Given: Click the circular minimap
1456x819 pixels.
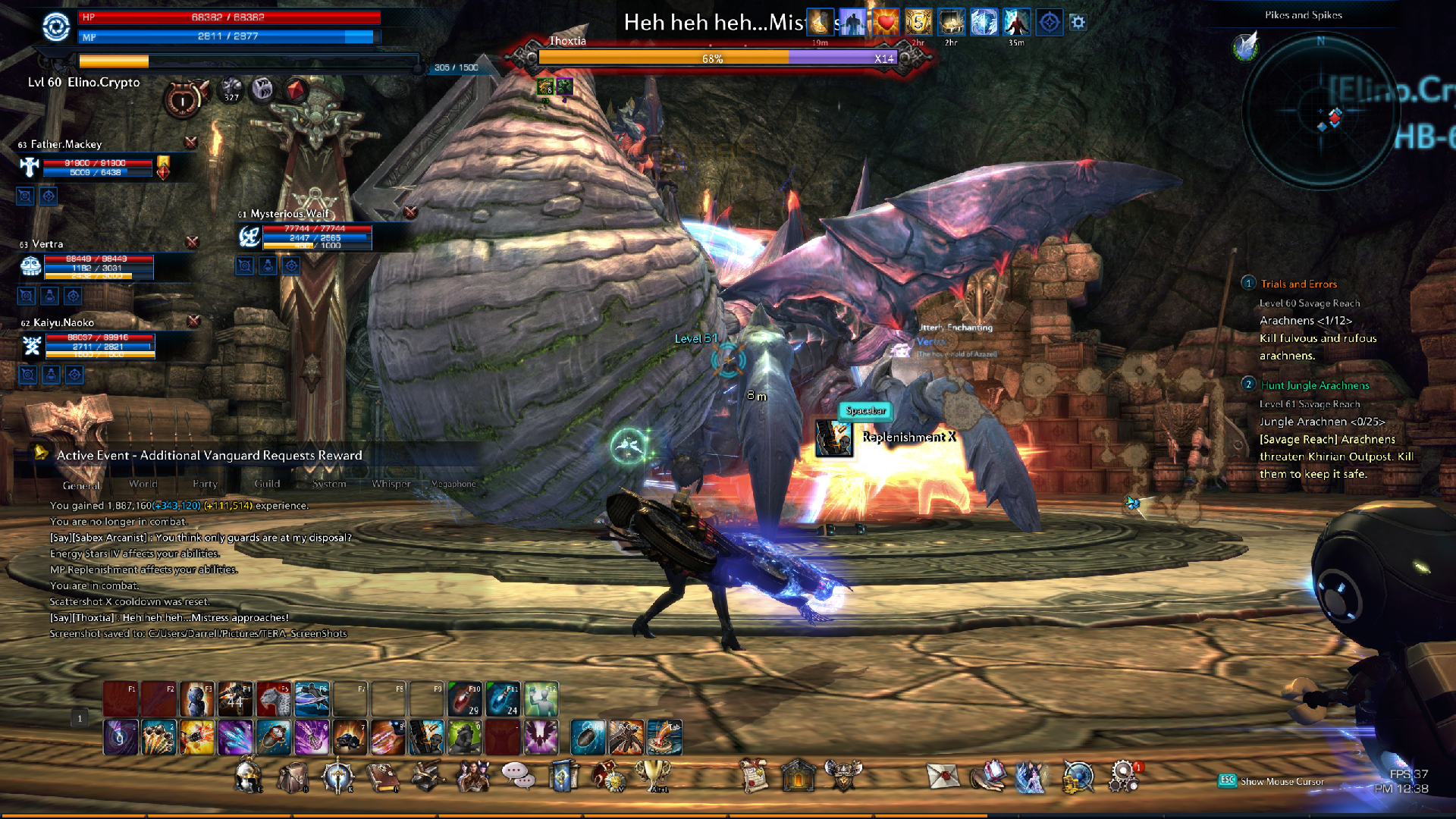Looking at the screenshot, I should pyautogui.click(x=1321, y=112).
